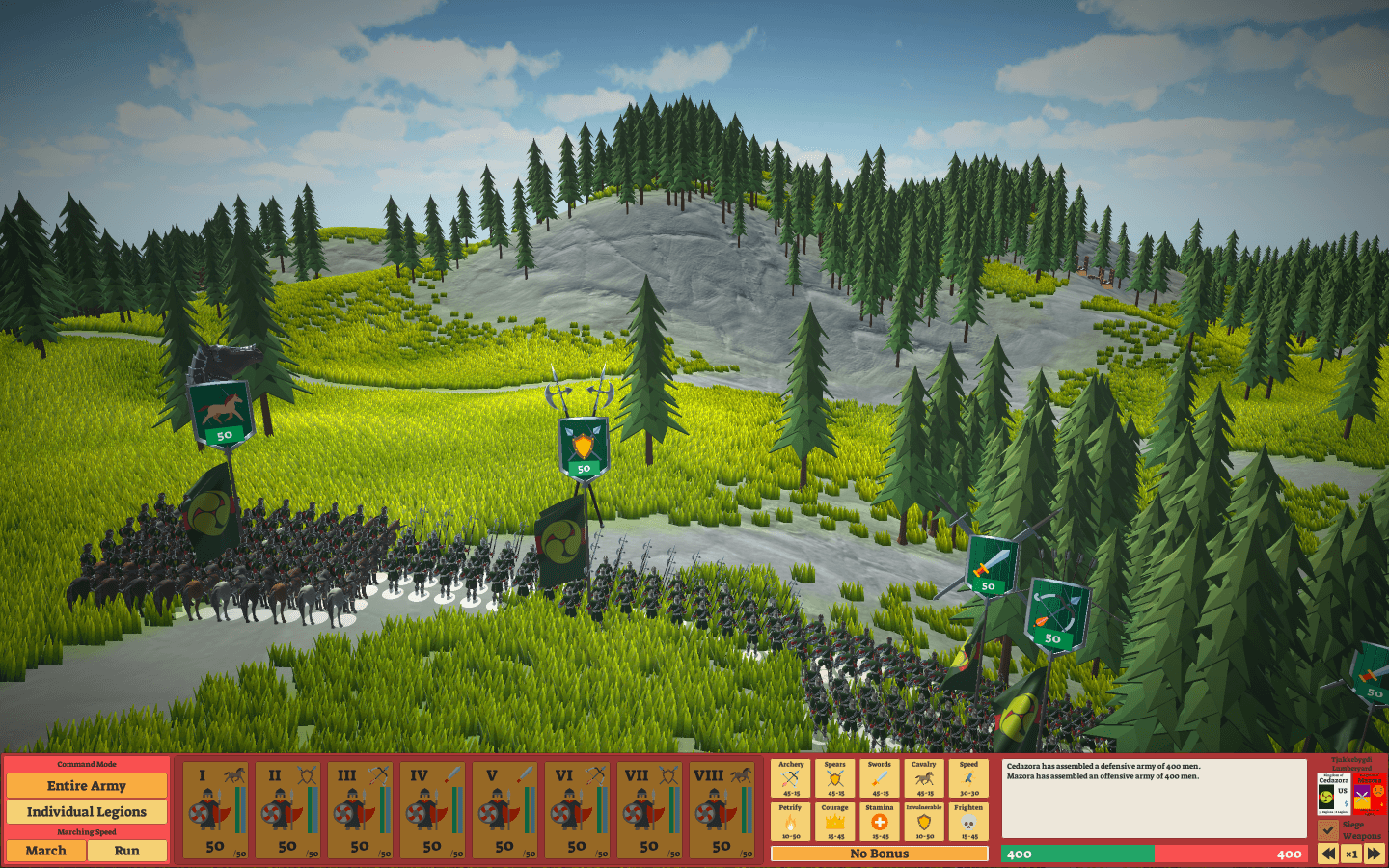
Task: Enable the Cavalry bonus
Action: point(924,778)
